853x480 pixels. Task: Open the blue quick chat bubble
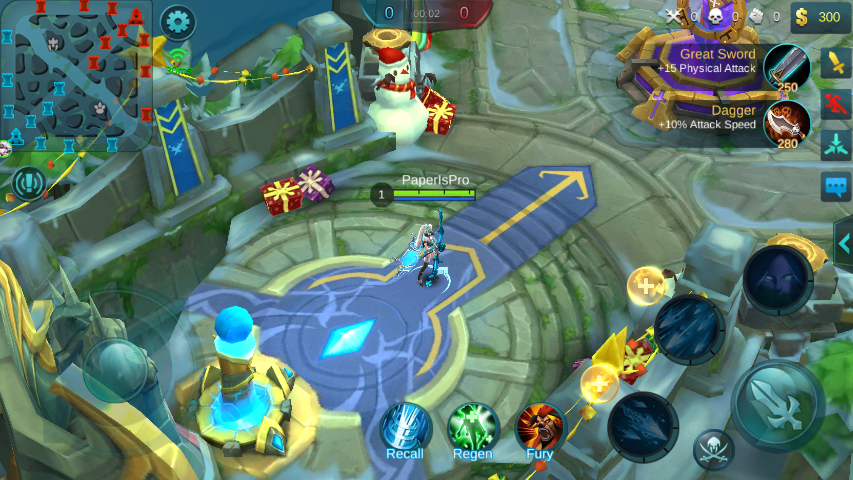click(836, 187)
